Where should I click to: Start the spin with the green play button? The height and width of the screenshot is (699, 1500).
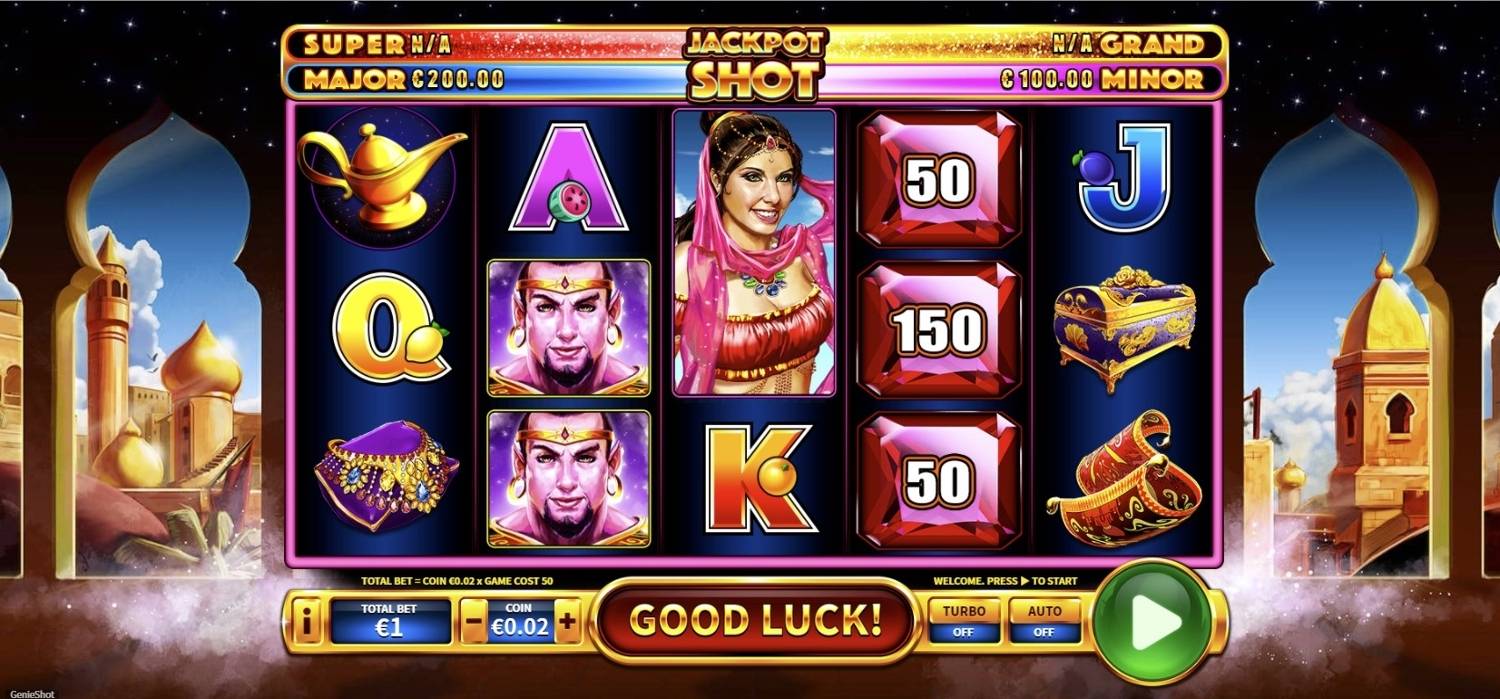pos(1153,621)
